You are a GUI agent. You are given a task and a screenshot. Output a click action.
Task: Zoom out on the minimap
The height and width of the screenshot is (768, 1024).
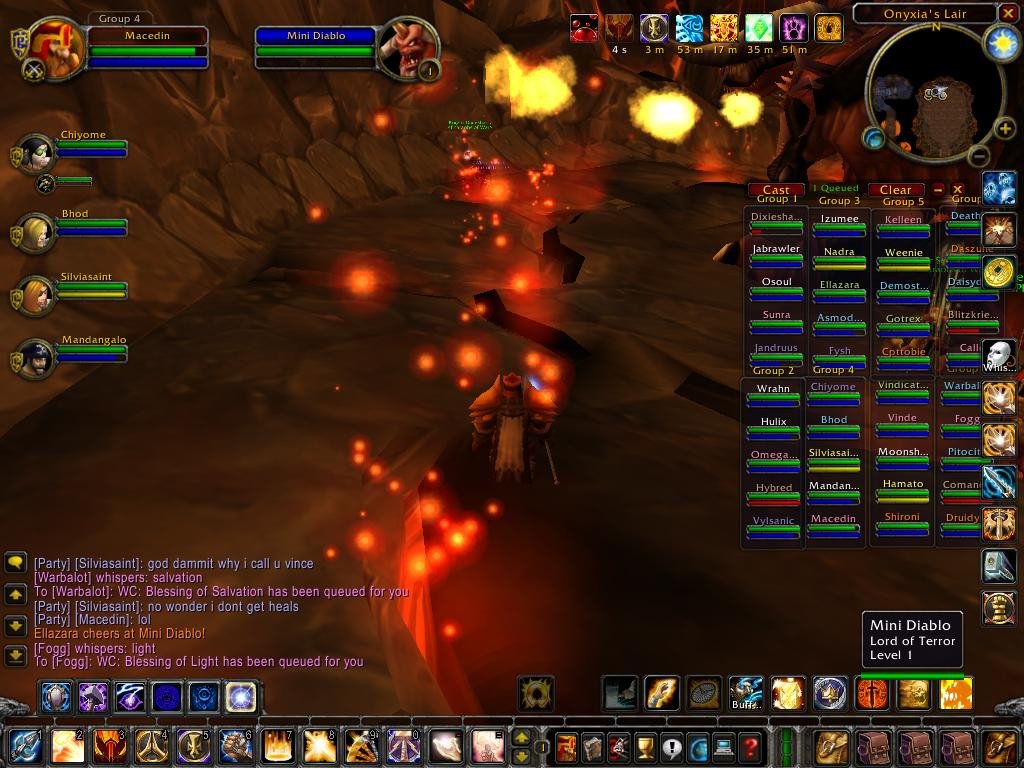point(979,155)
